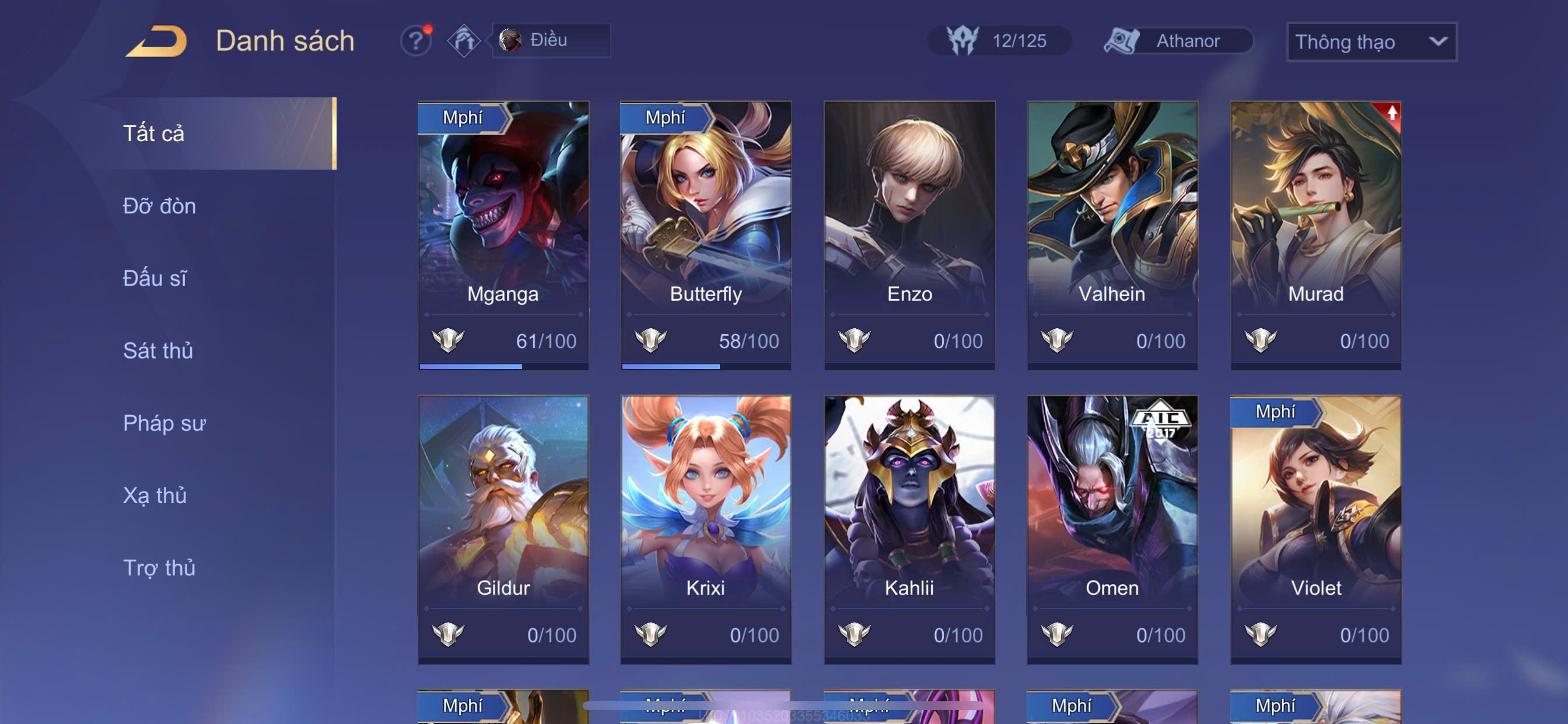Viewport: 1568px width, 724px height.
Task: Open Enzo's hero card
Action: (909, 235)
